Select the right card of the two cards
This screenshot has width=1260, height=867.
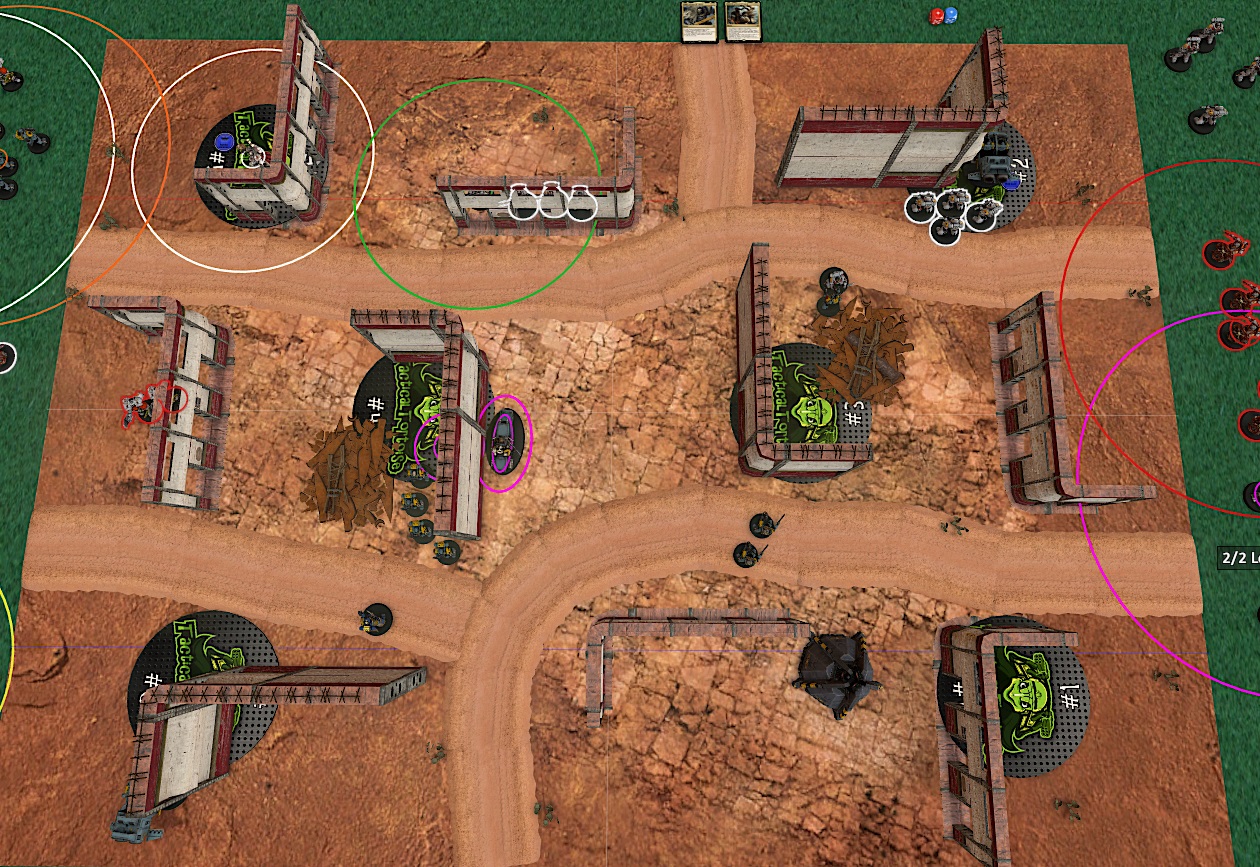coord(740,21)
